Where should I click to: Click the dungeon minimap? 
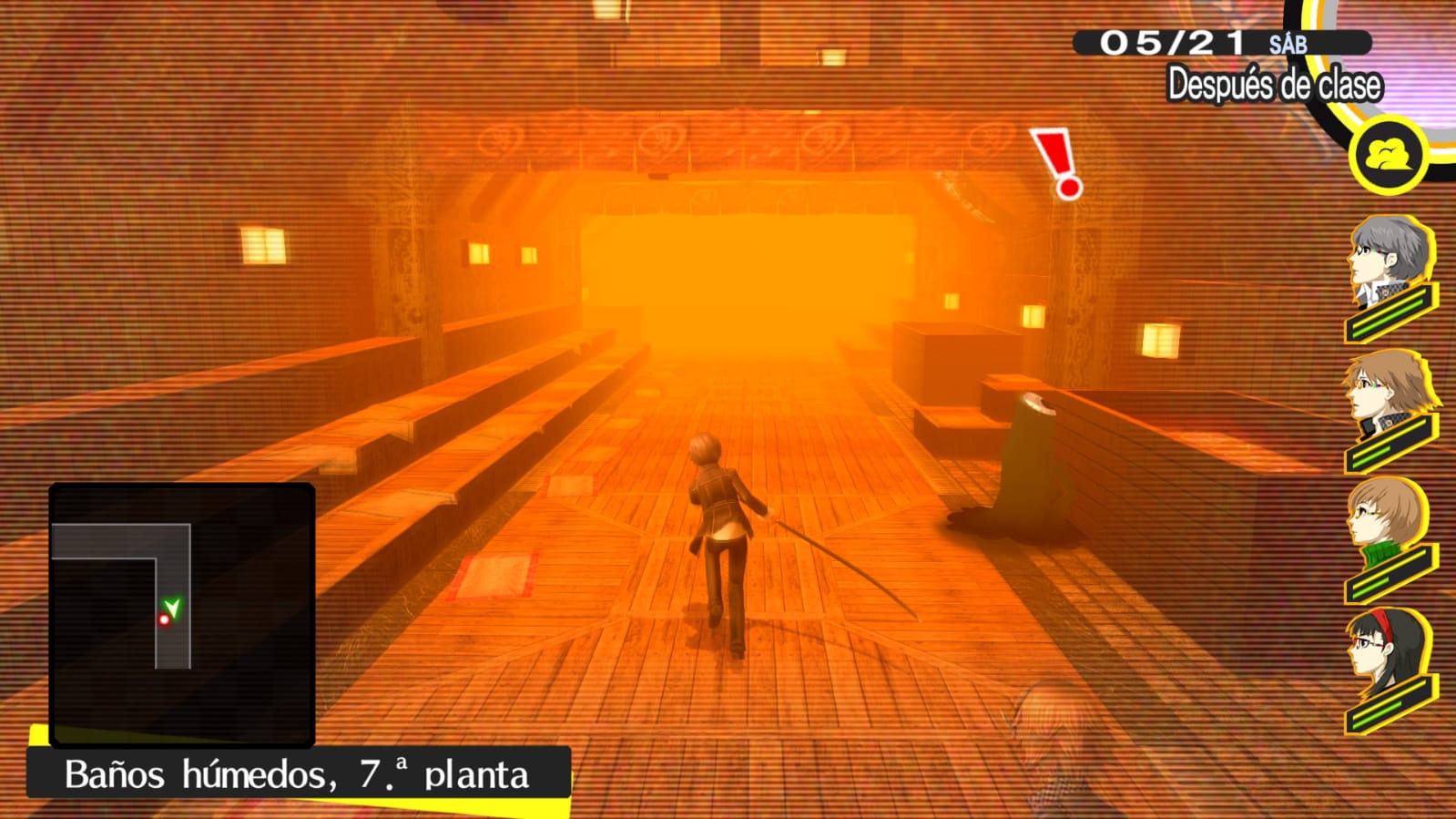182,615
